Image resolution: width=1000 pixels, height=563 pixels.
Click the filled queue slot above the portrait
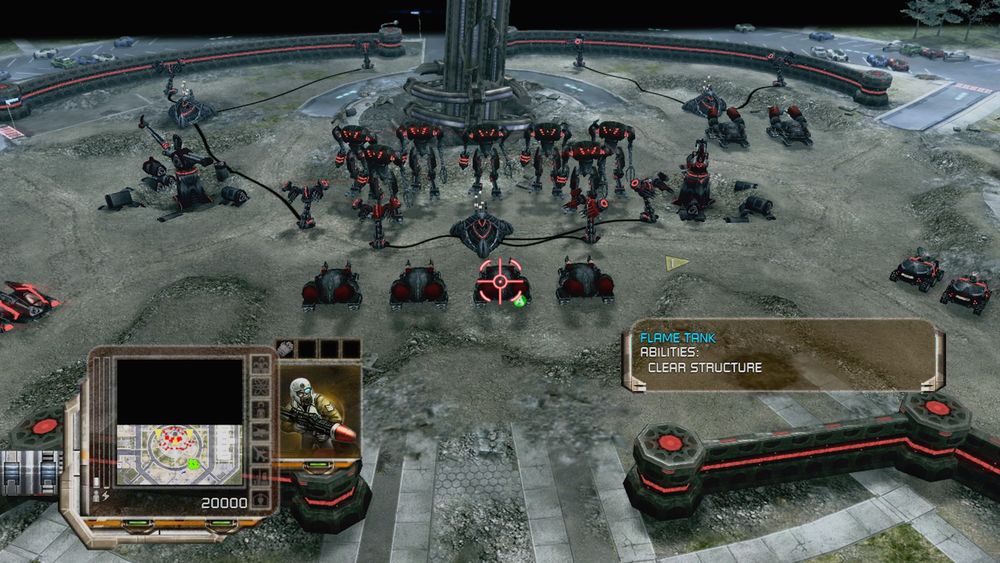(x=286, y=349)
